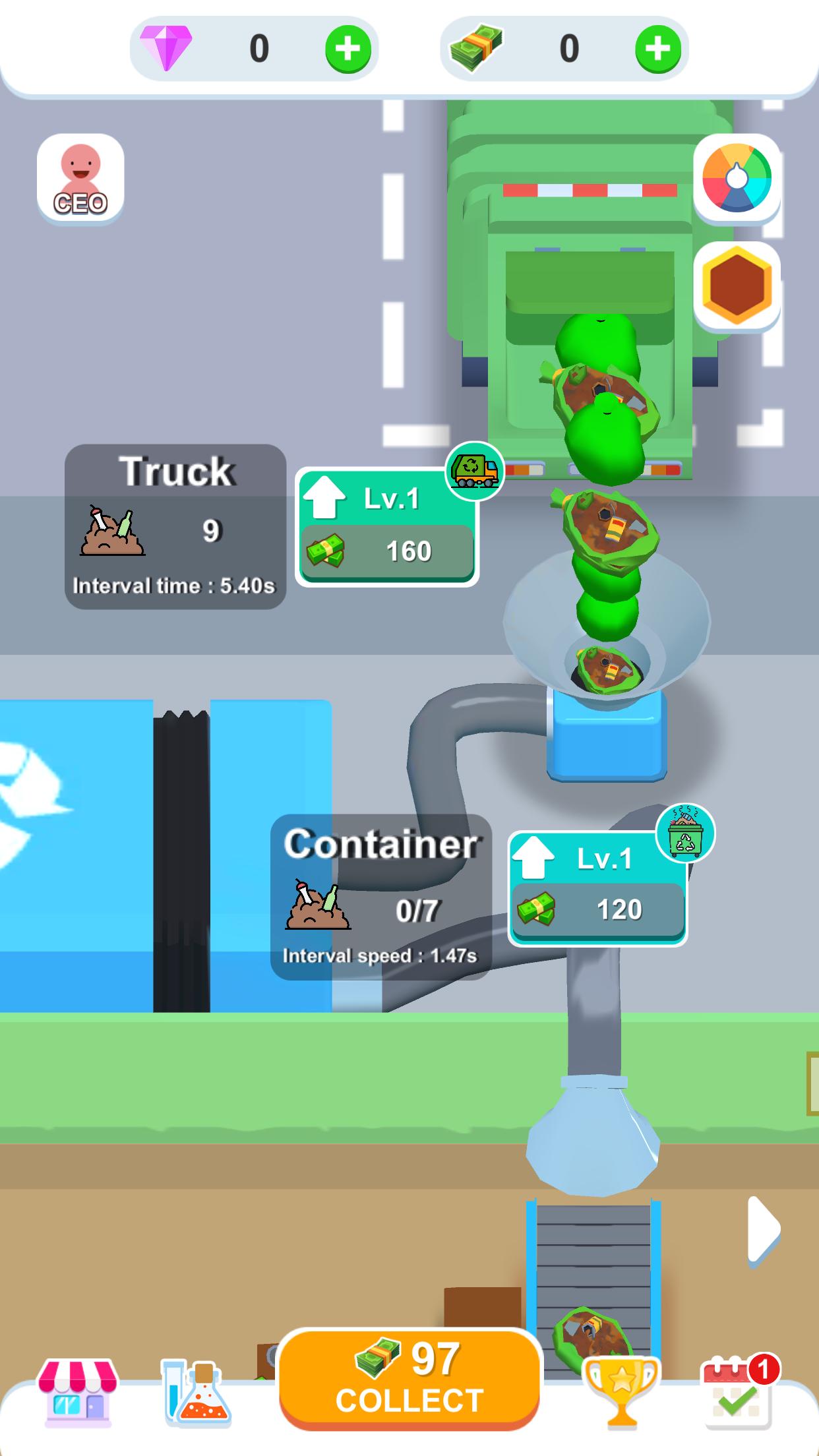Upgrade the Container for 120 cash

598,889
